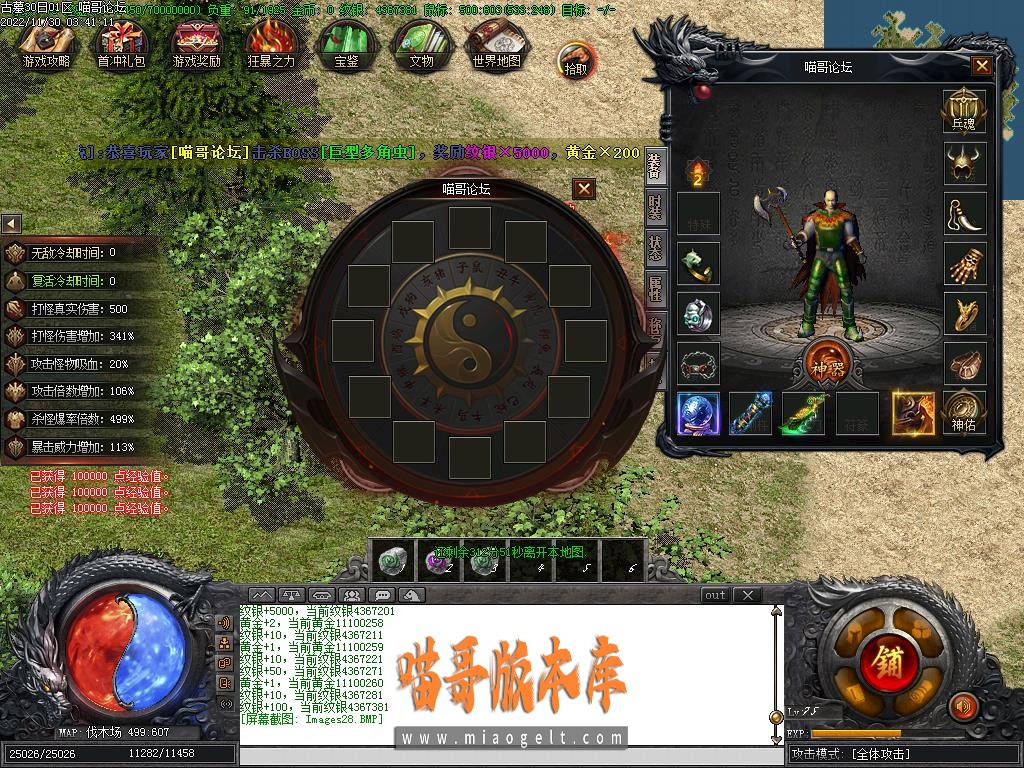Switch to the 状态 status tab

[x=654, y=248]
